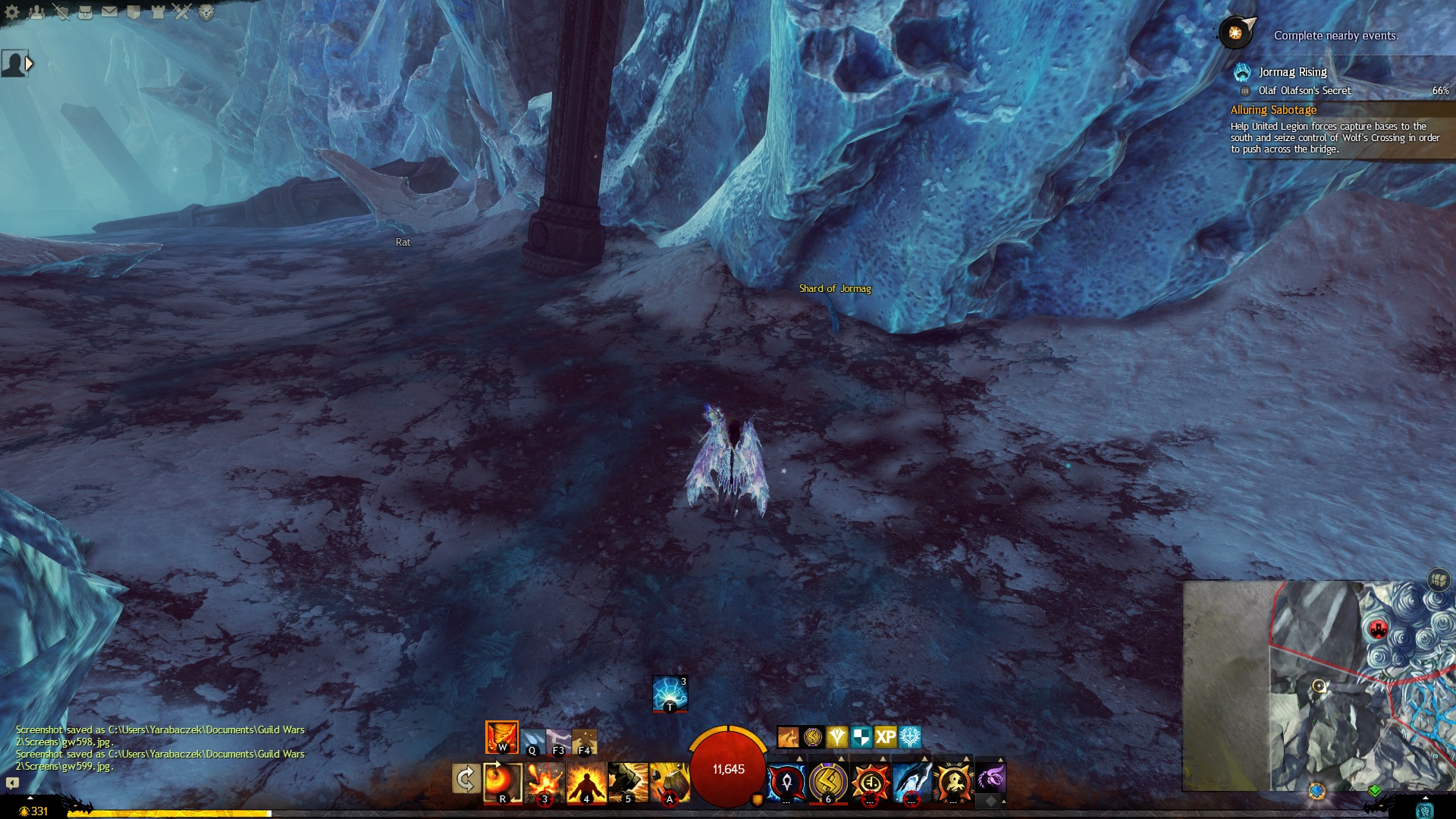This screenshot has height=819, width=1456.
Task: Open the inventory bag icon
Action: pos(85,11)
